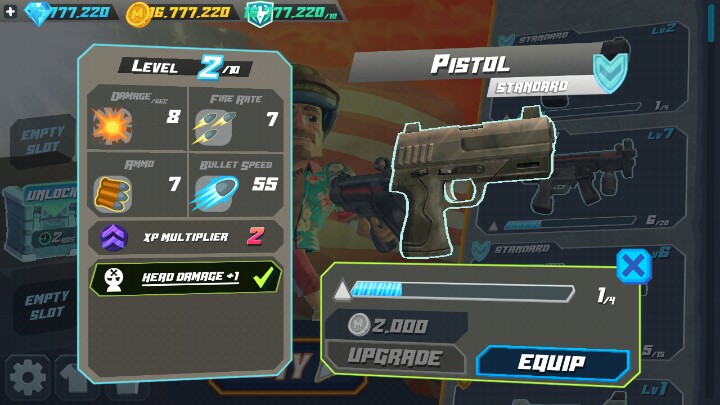The image size is (720, 405).
Task: Open the gear settings icon
Action: click(x=27, y=377)
